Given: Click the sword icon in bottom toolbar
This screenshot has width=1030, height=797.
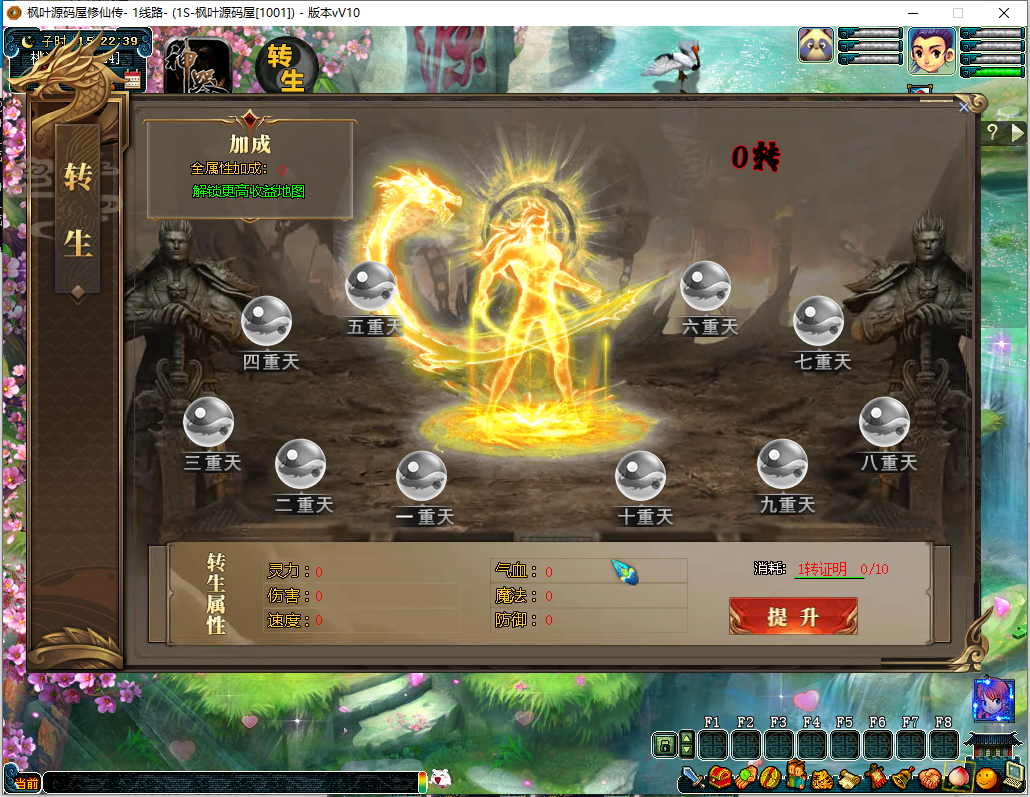Looking at the screenshot, I should 692,777.
